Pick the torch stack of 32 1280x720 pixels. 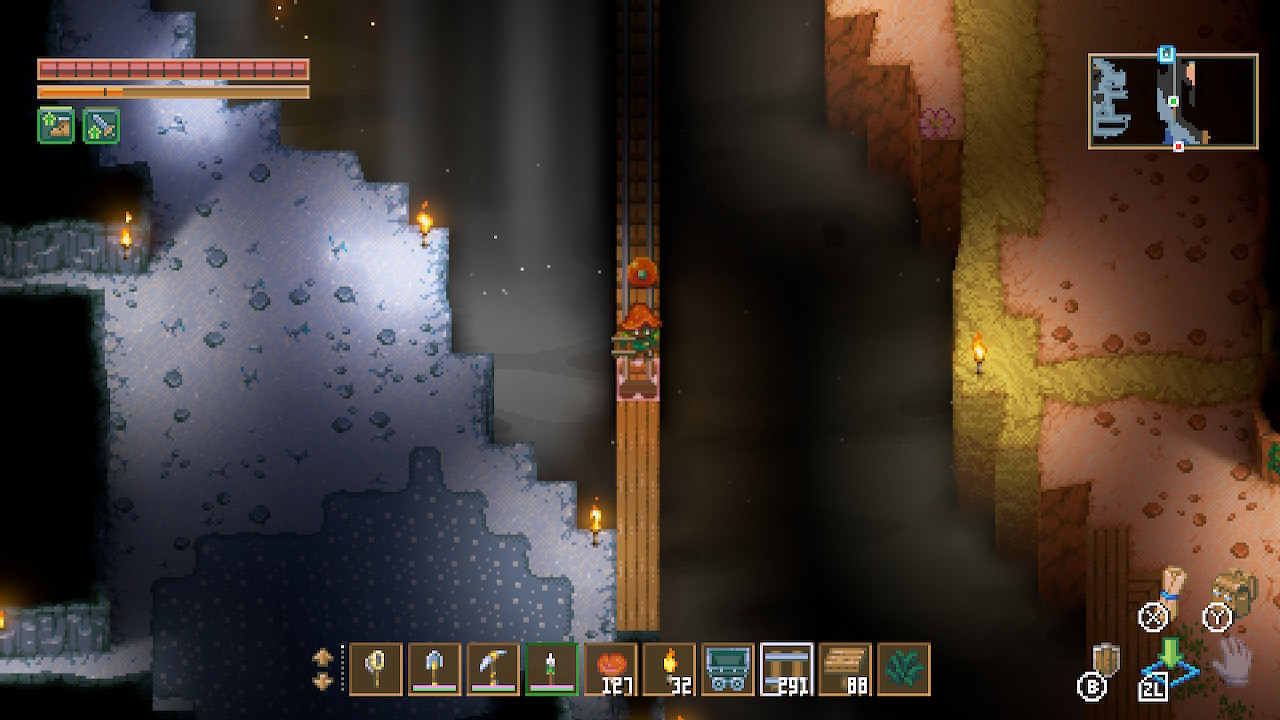point(669,669)
